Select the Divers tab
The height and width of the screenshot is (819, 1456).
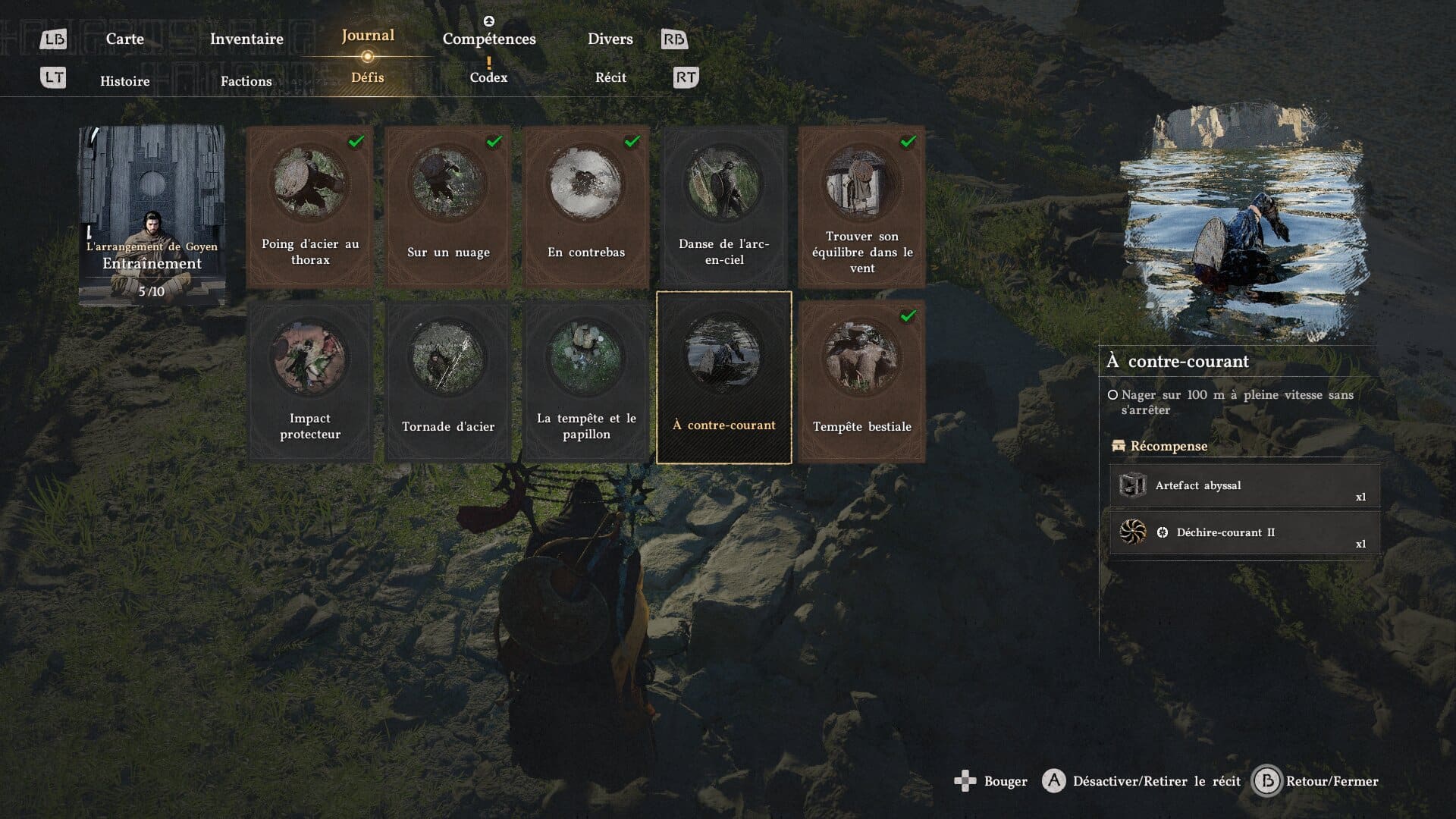[610, 39]
